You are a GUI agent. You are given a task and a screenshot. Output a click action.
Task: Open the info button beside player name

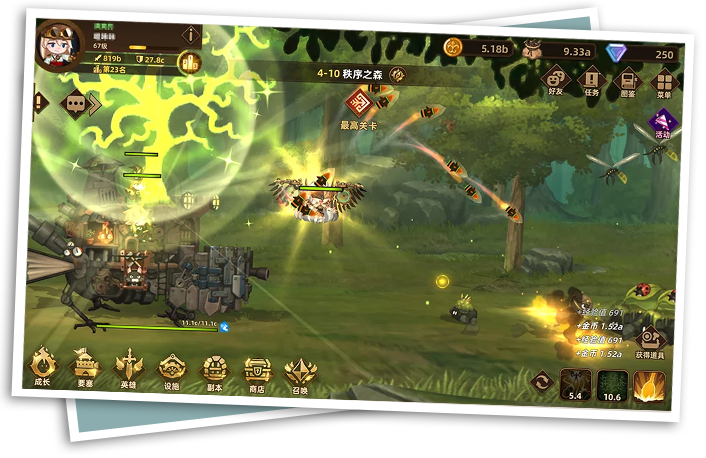tap(190, 36)
